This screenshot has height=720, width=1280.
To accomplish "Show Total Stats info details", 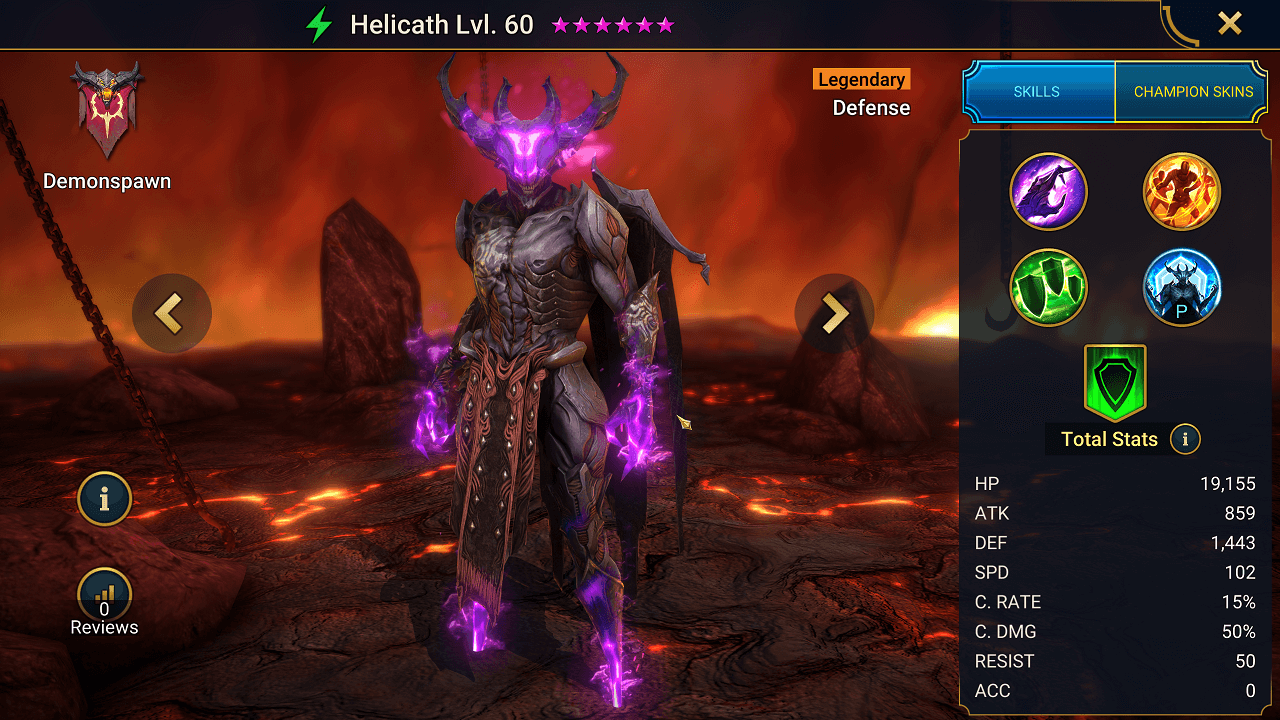I will point(1185,439).
